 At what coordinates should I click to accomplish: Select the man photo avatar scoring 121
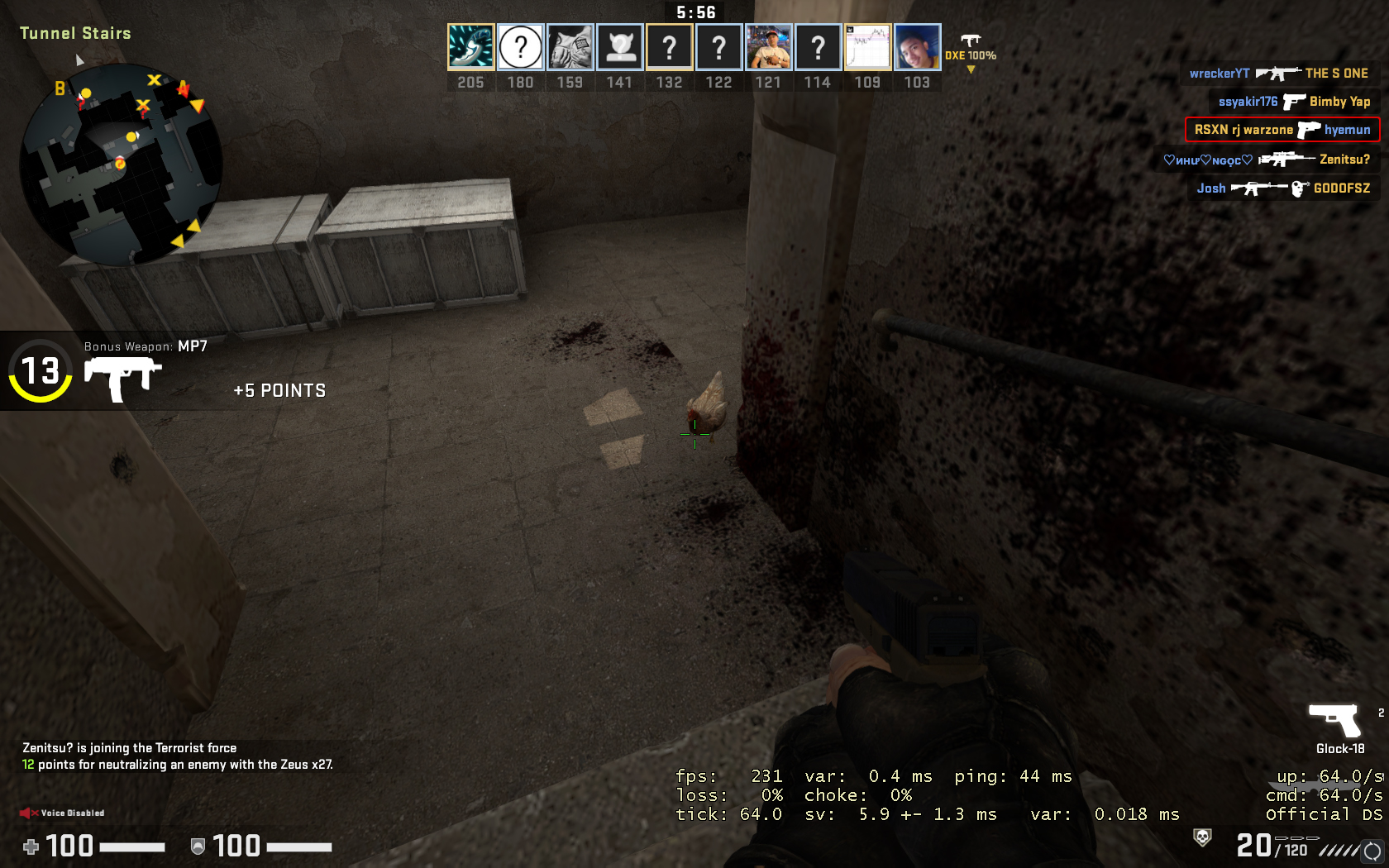(x=769, y=47)
